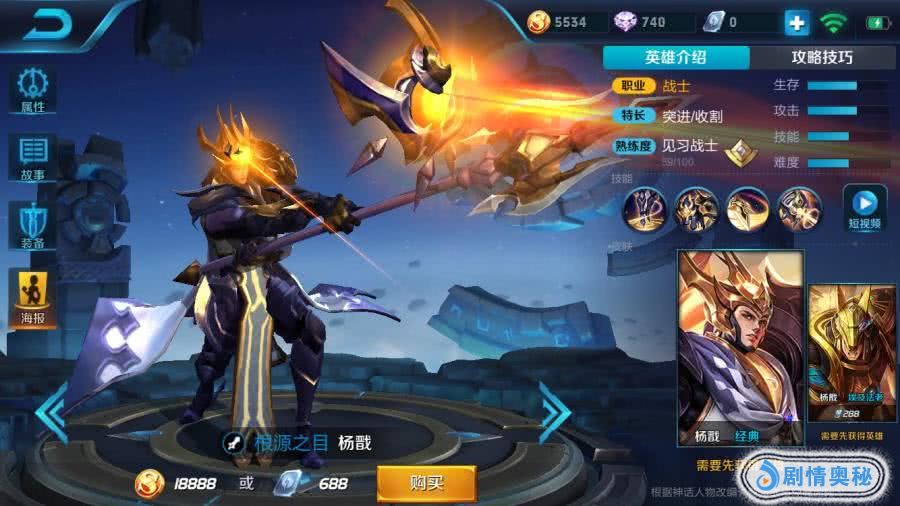The image size is (900, 506).
Task: Buy the hero with the 购买 button
Action: click(x=426, y=483)
